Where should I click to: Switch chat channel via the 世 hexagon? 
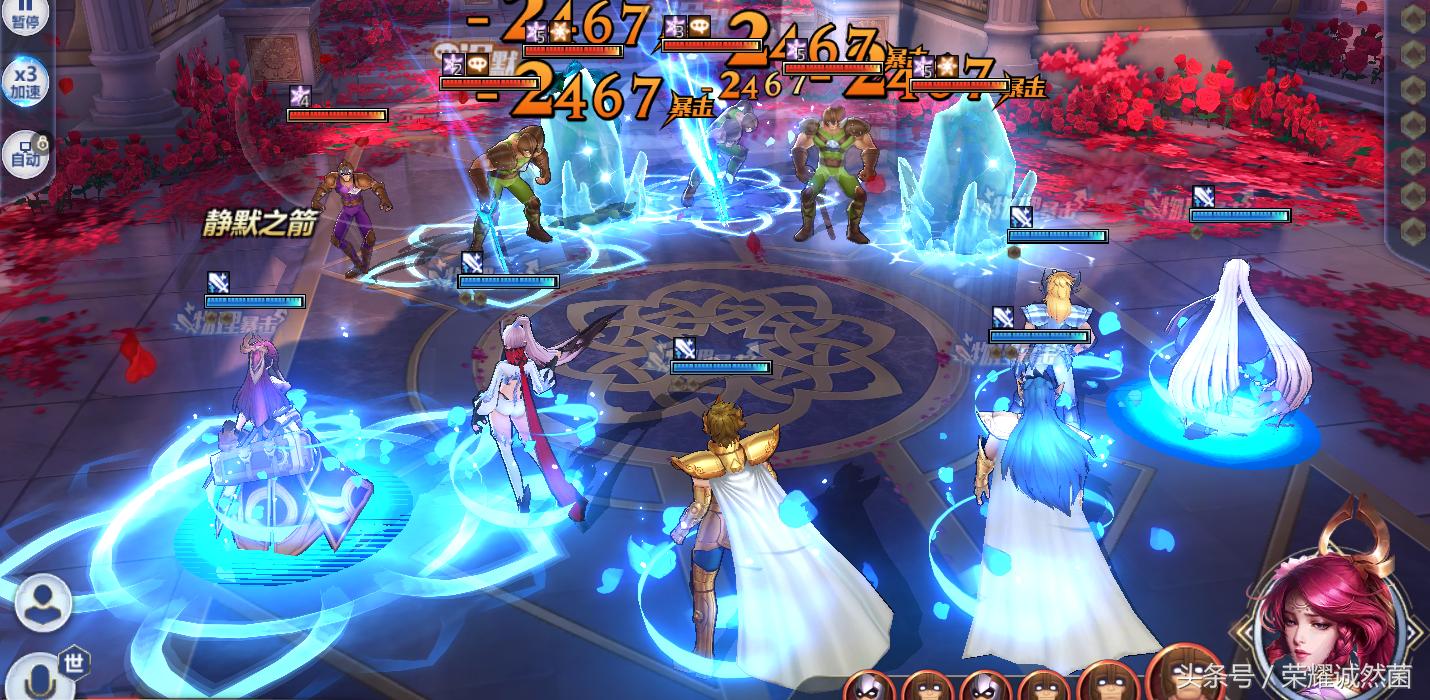click(74, 663)
